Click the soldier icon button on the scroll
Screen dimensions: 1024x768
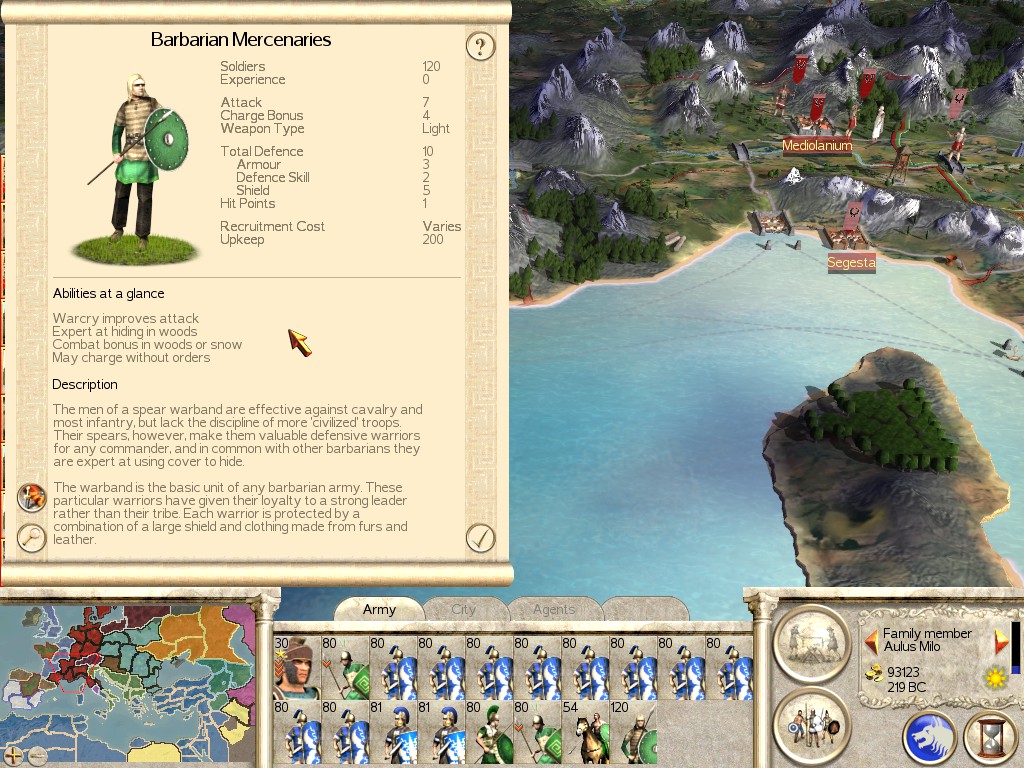32,497
